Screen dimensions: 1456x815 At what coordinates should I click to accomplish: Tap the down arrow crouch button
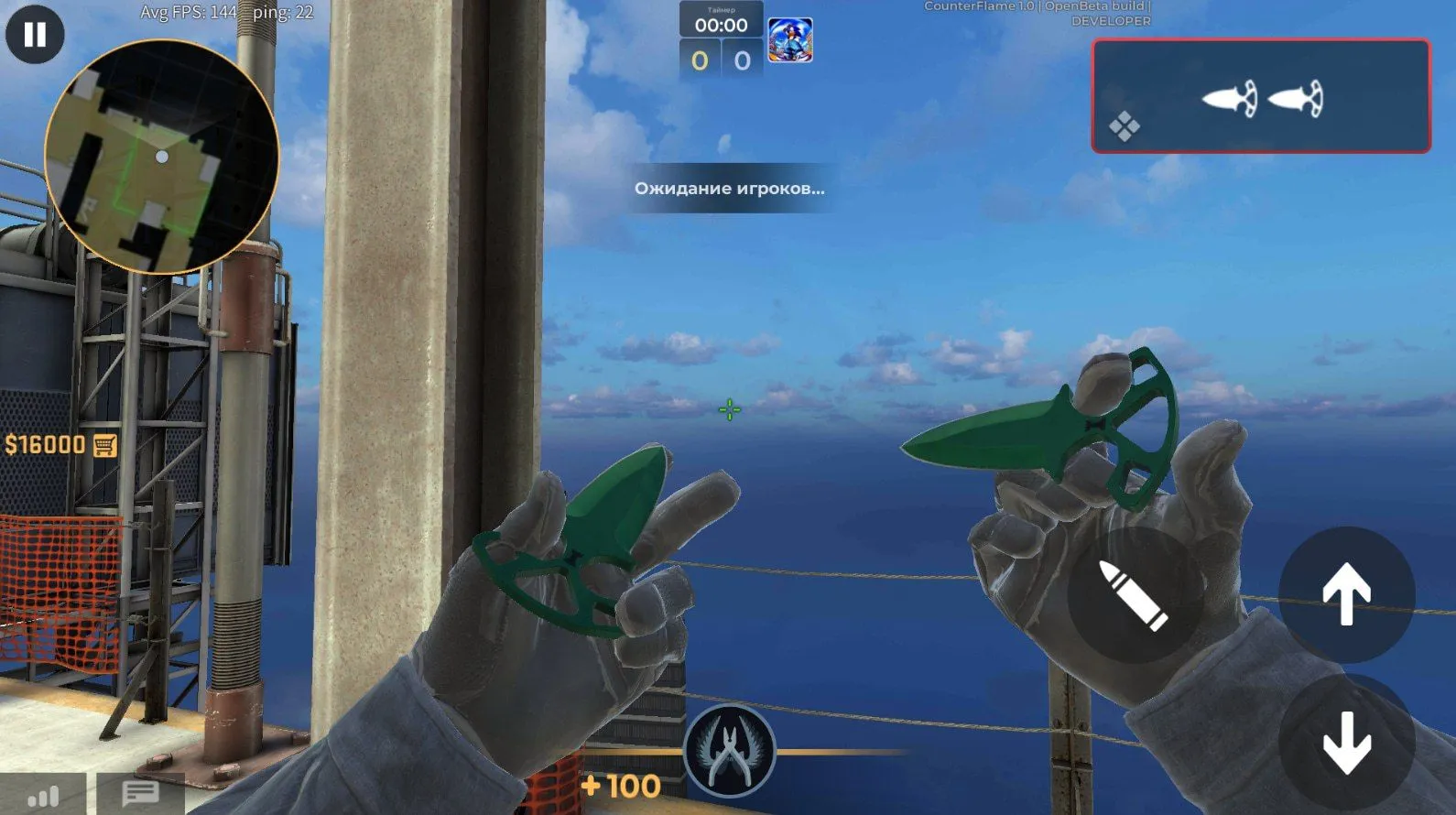coord(1345,744)
